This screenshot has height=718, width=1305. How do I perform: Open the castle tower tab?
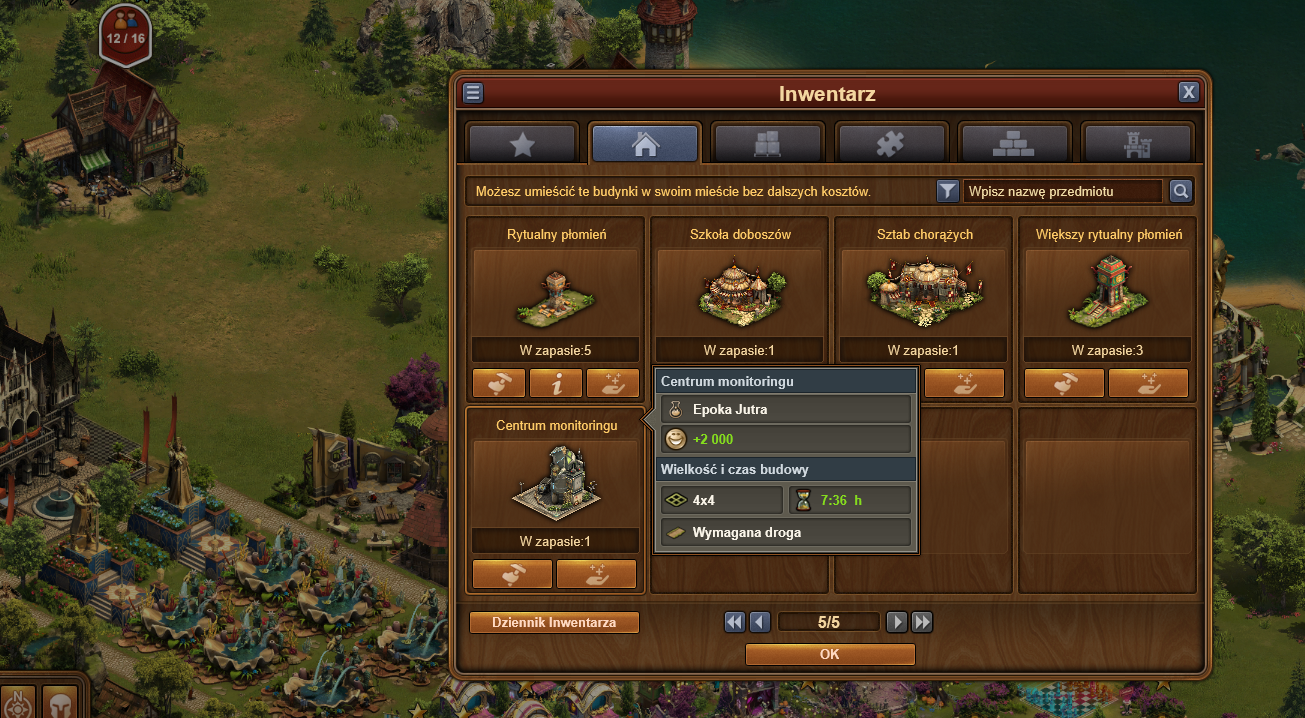(1137, 144)
